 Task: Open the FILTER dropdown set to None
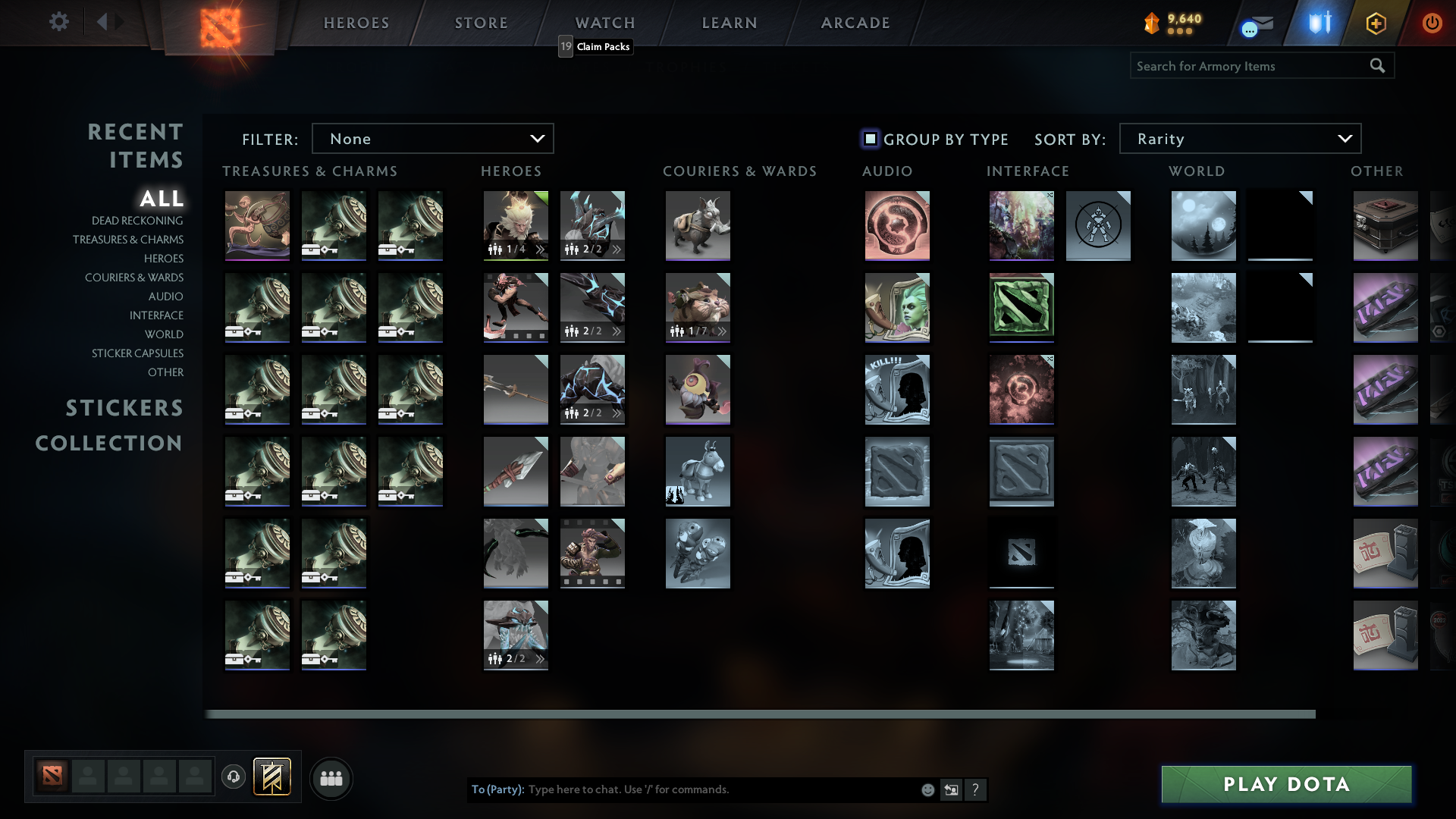(x=432, y=138)
